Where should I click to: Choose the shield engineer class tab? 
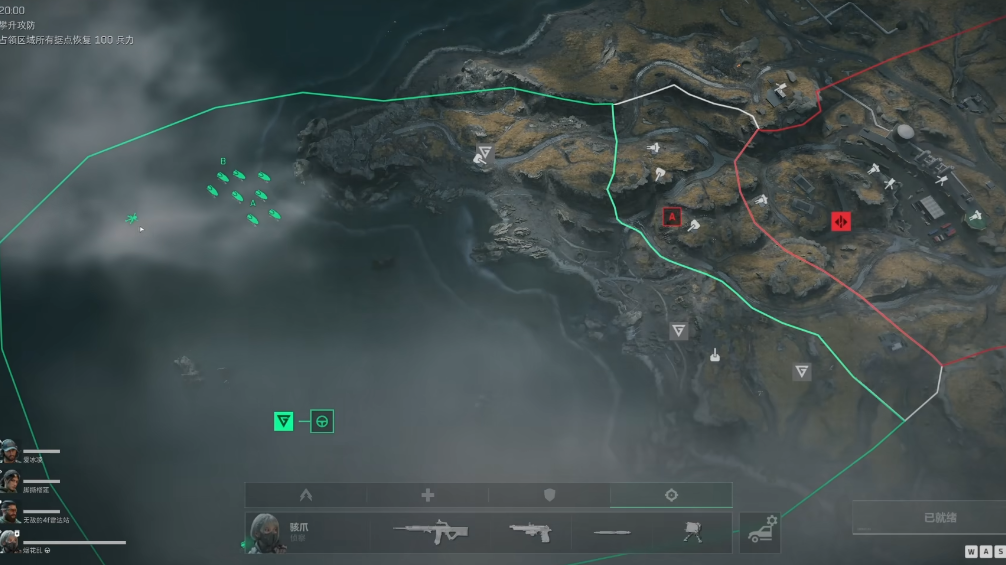549,495
